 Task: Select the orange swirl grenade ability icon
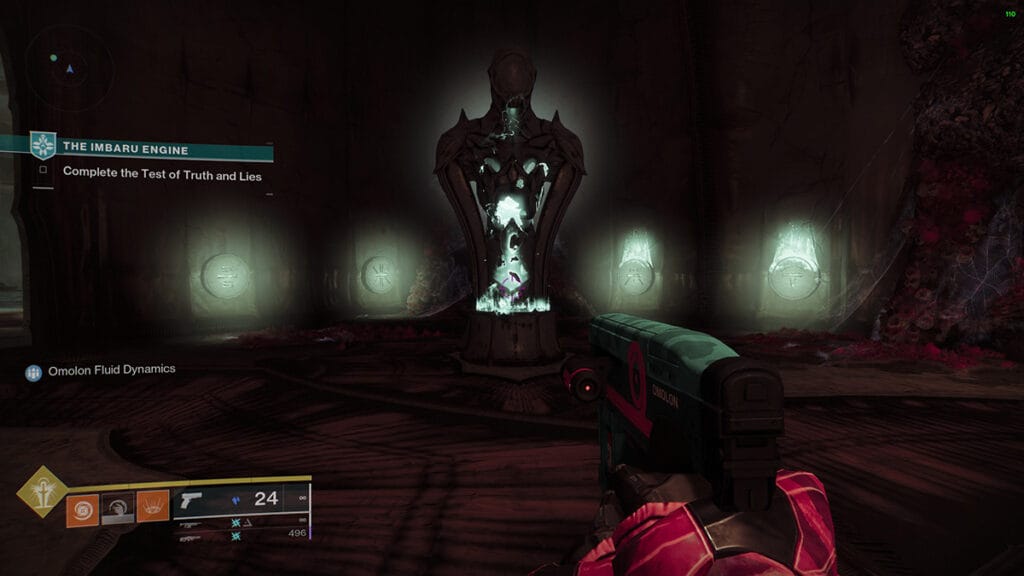(82, 508)
